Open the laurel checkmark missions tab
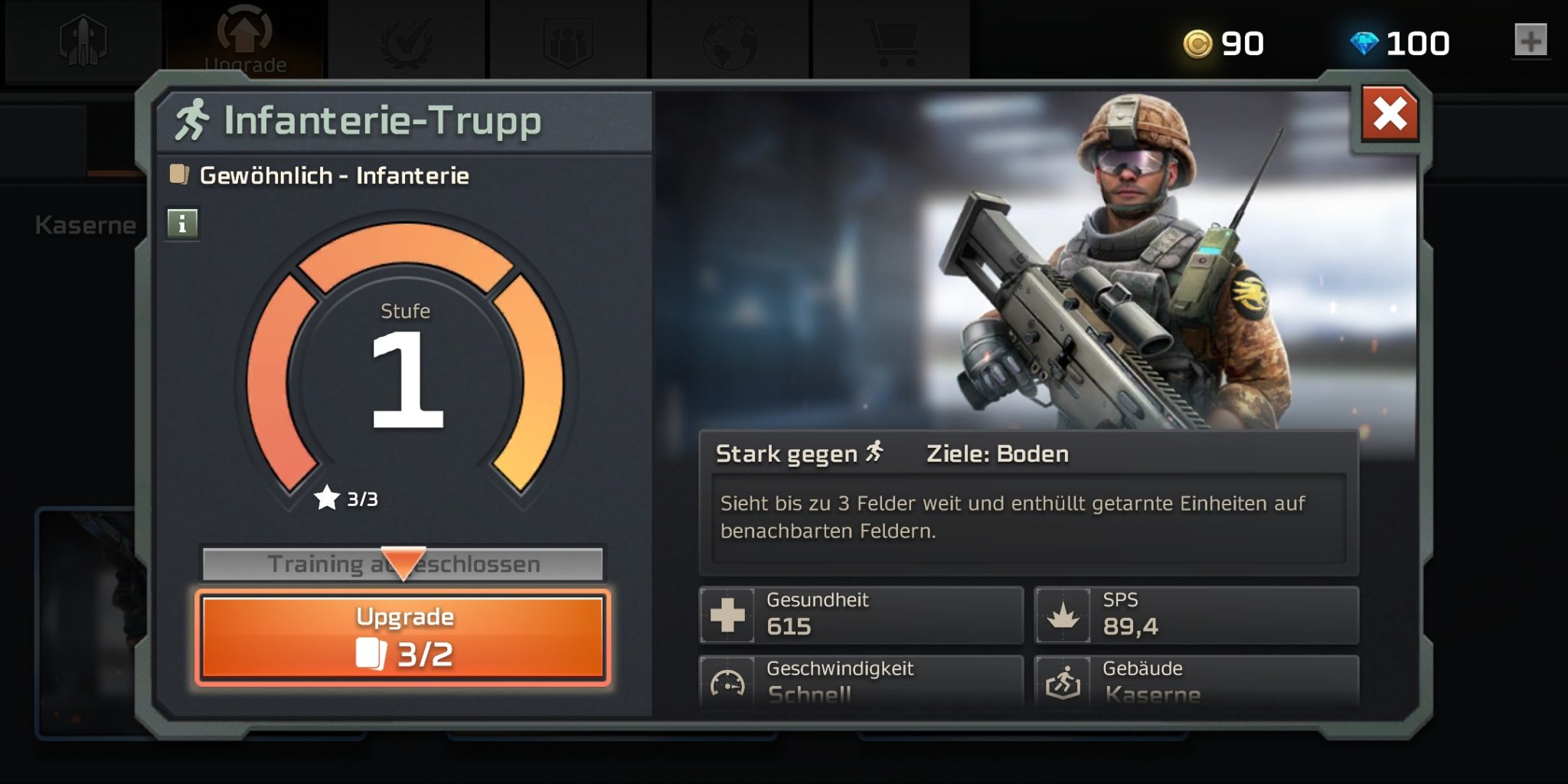This screenshot has height=784, width=1568. coord(407,40)
